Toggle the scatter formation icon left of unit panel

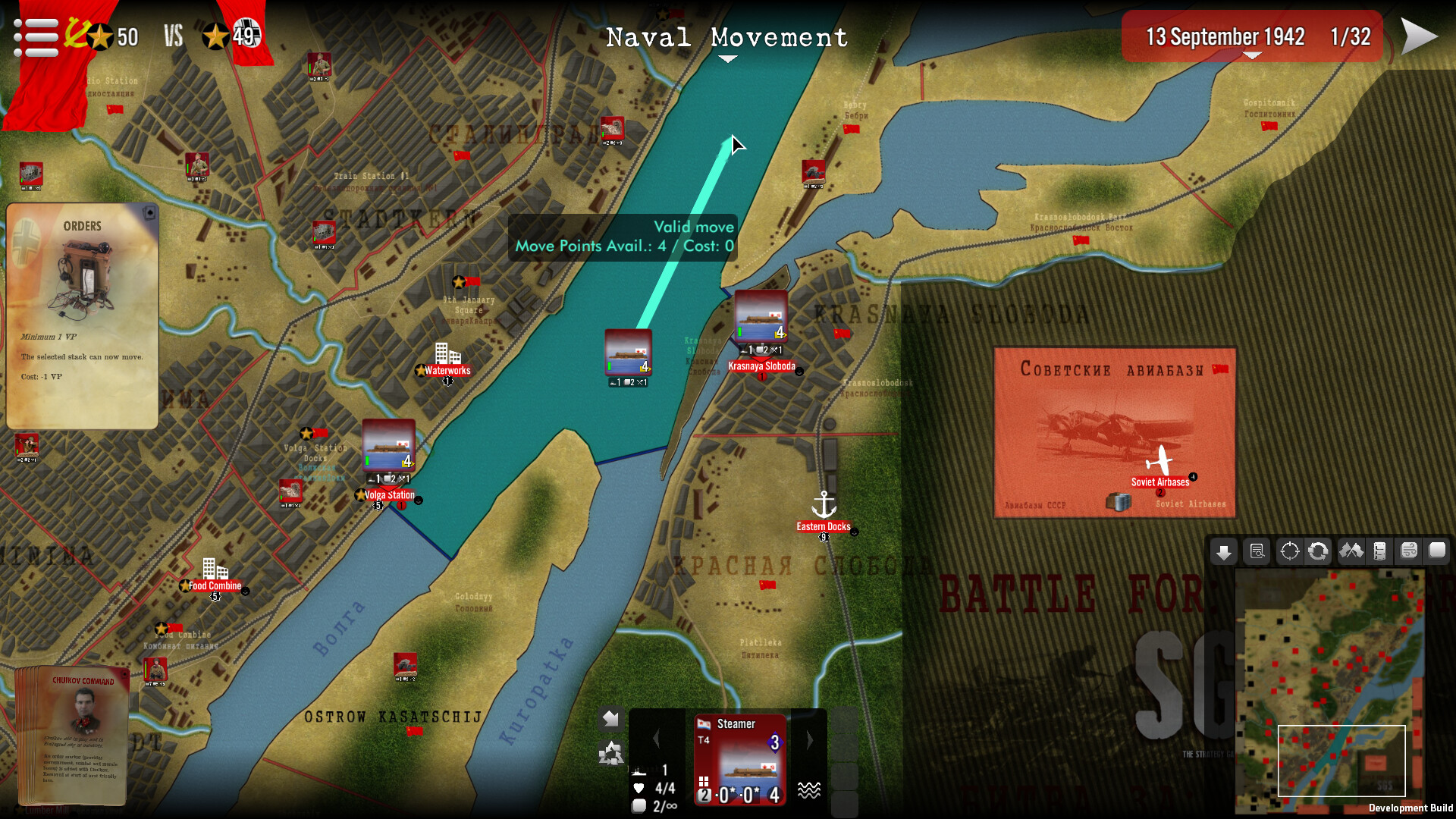[x=611, y=752]
